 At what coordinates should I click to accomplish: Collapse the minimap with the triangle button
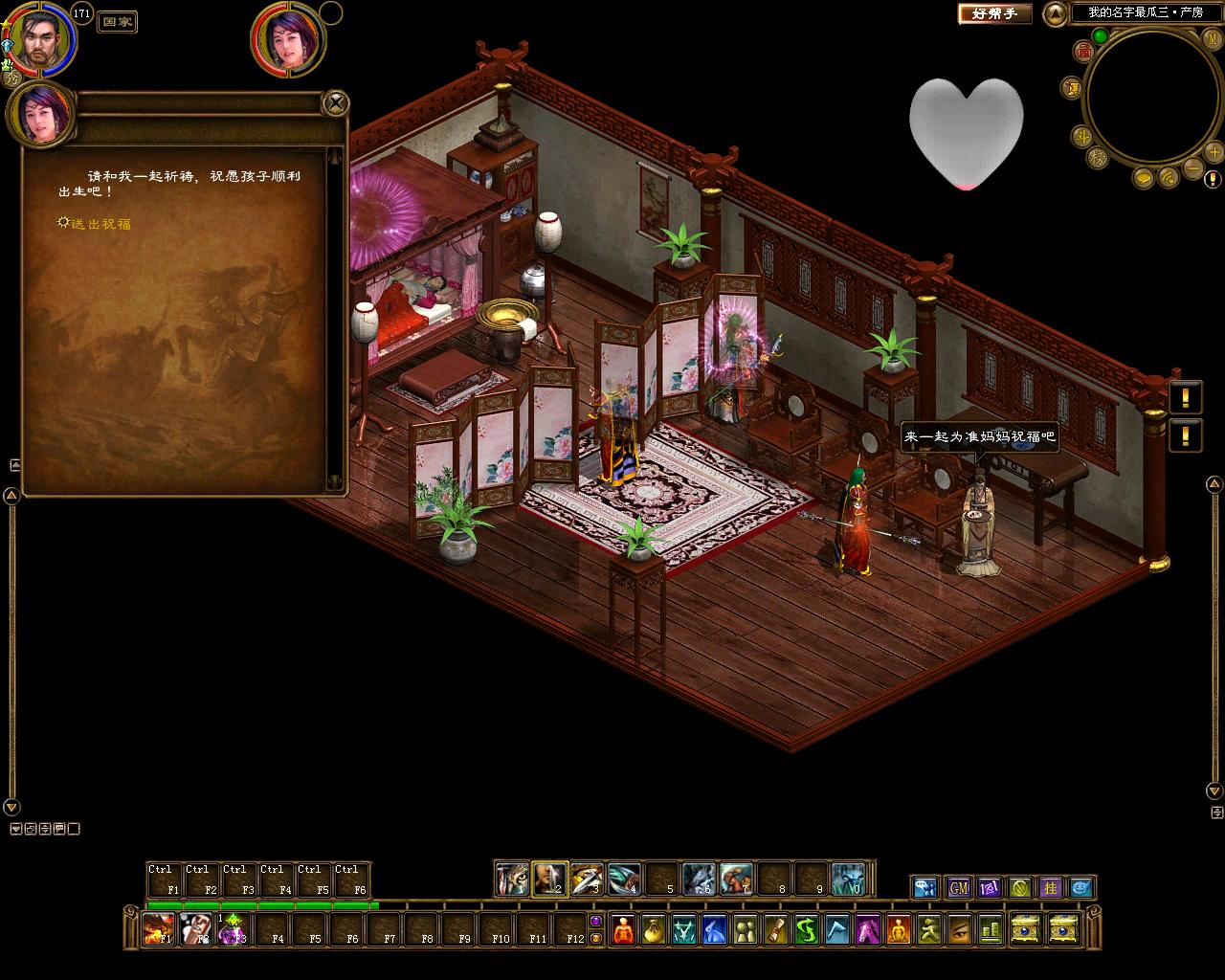[x=1054, y=13]
